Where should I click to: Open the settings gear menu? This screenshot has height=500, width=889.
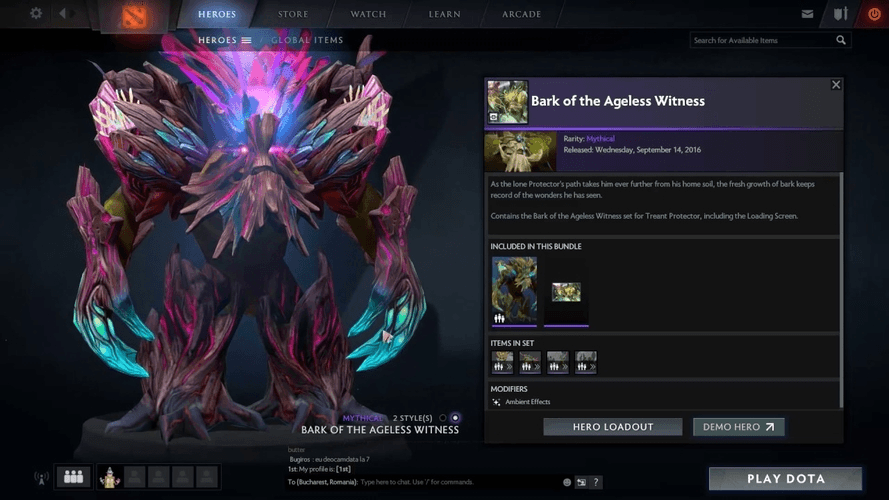[x=36, y=14]
